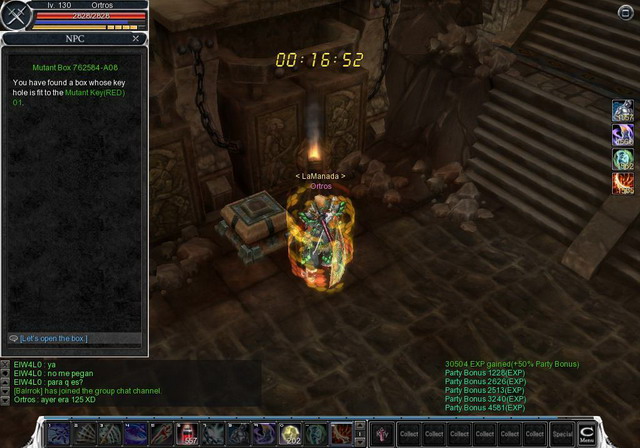Select the fiery orange buff icon
Screen dimensions: 640x448
(622, 183)
